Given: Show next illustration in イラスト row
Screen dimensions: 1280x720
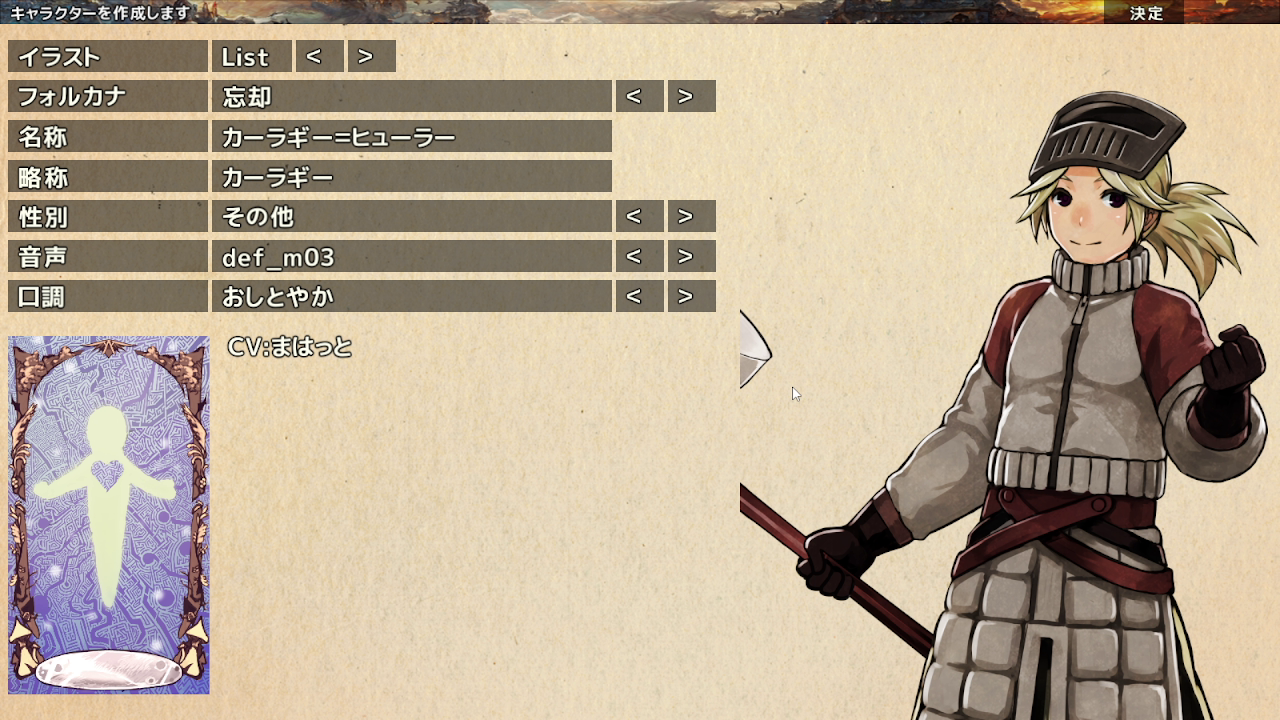Looking at the screenshot, I should 371,57.
